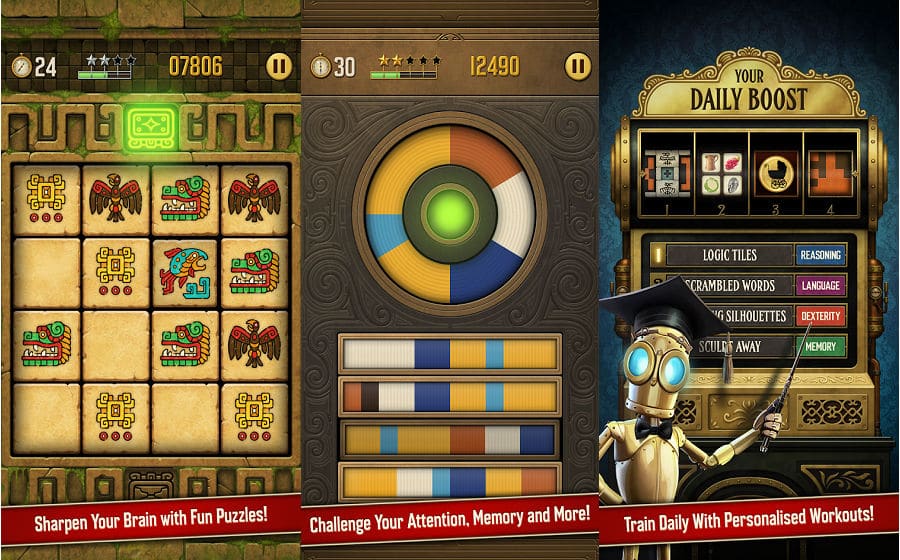This screenshot has width=900, height=560.
Task: Select the blue fish glyph tile
Action: click(185, 271)
